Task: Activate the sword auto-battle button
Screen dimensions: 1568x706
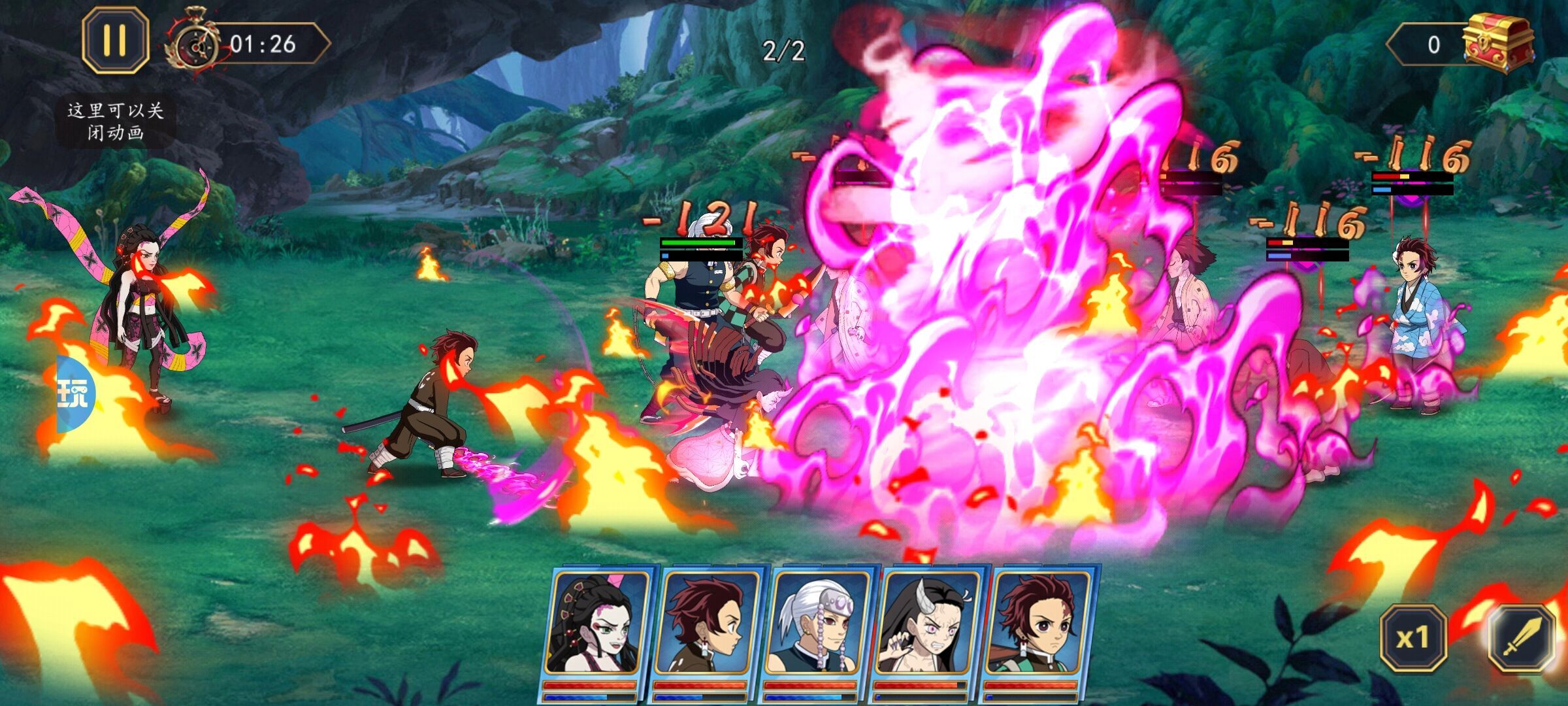Action: click(x=1521, y=637)
